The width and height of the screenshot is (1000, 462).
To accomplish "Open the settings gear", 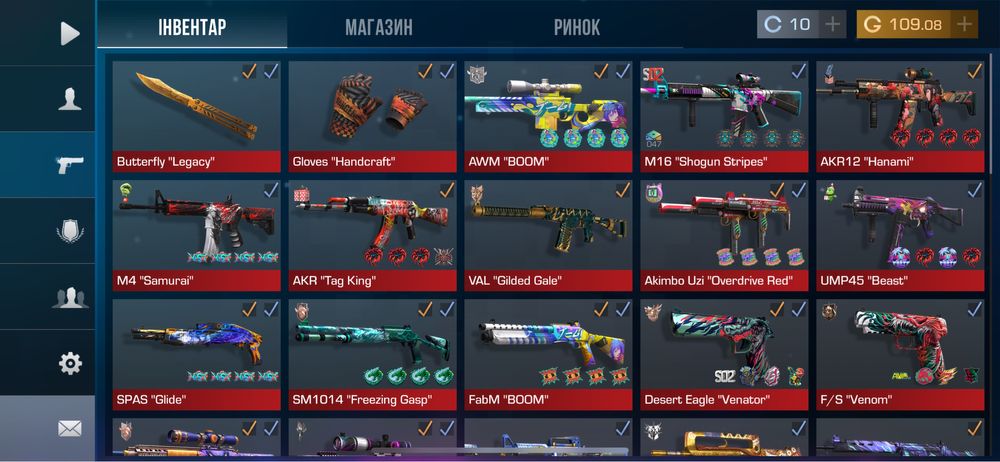I will pyautogui.click(x=69, y=363).
